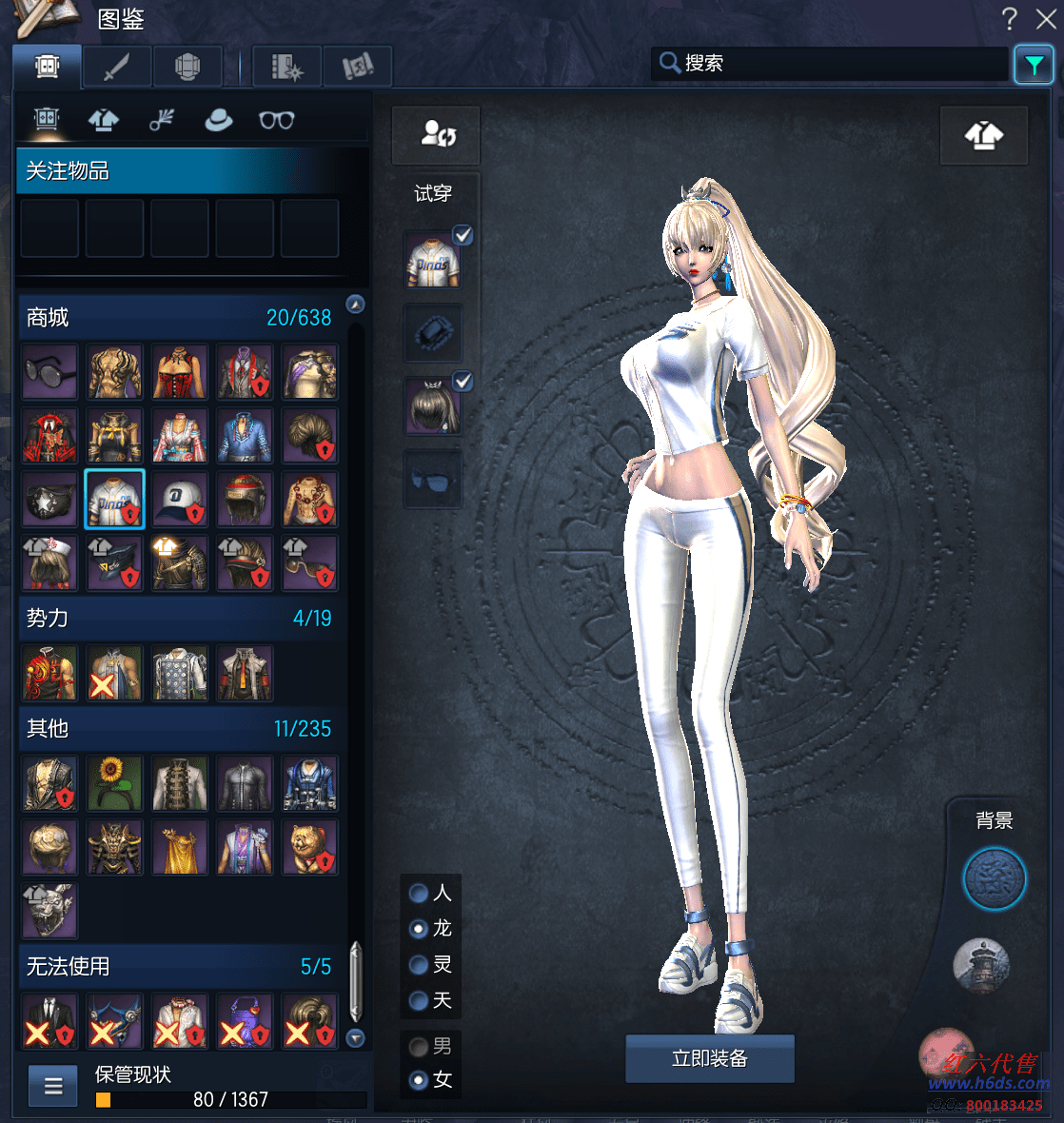Open the hat category filter
1064x1123 pixels.
(219, 120)
